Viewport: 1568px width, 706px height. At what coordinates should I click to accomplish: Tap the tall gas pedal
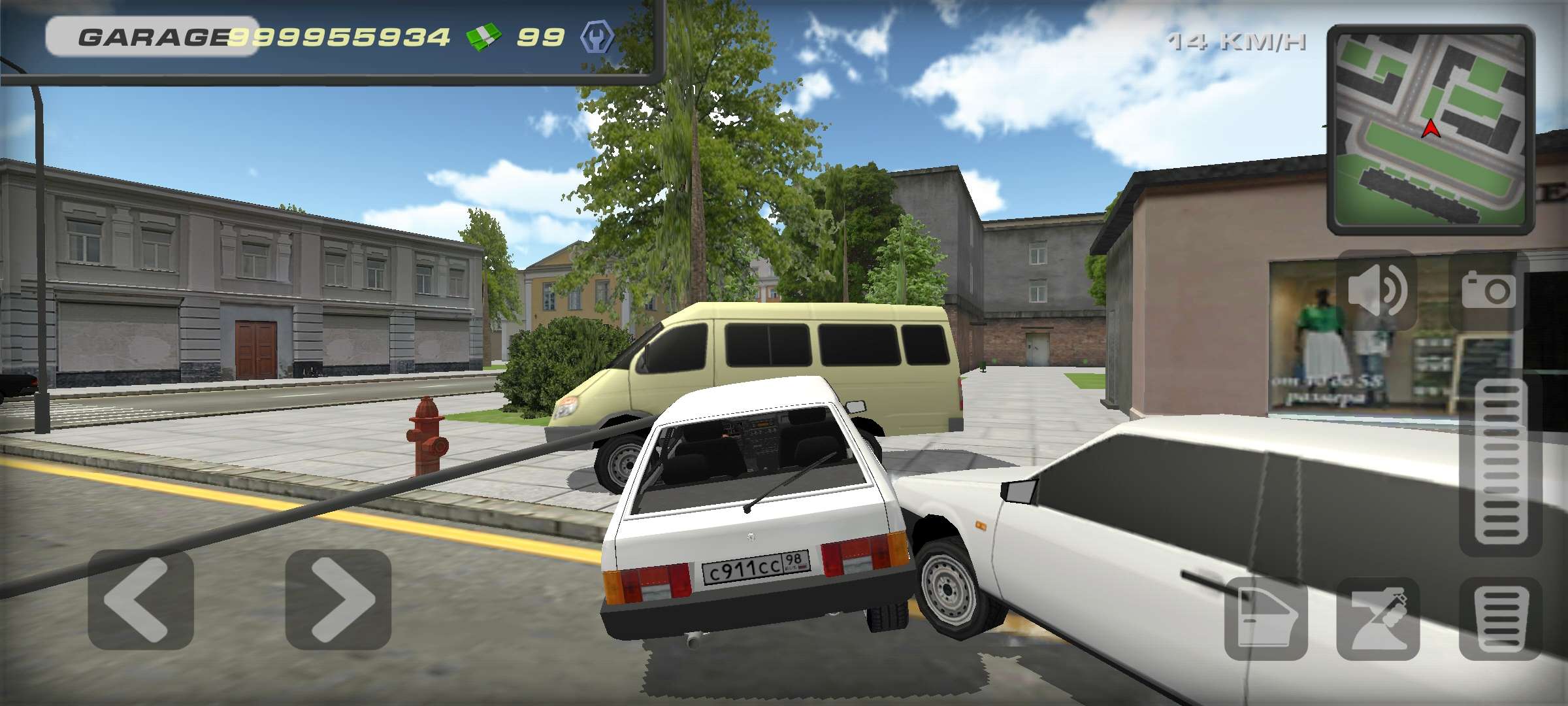point(1501,466)
